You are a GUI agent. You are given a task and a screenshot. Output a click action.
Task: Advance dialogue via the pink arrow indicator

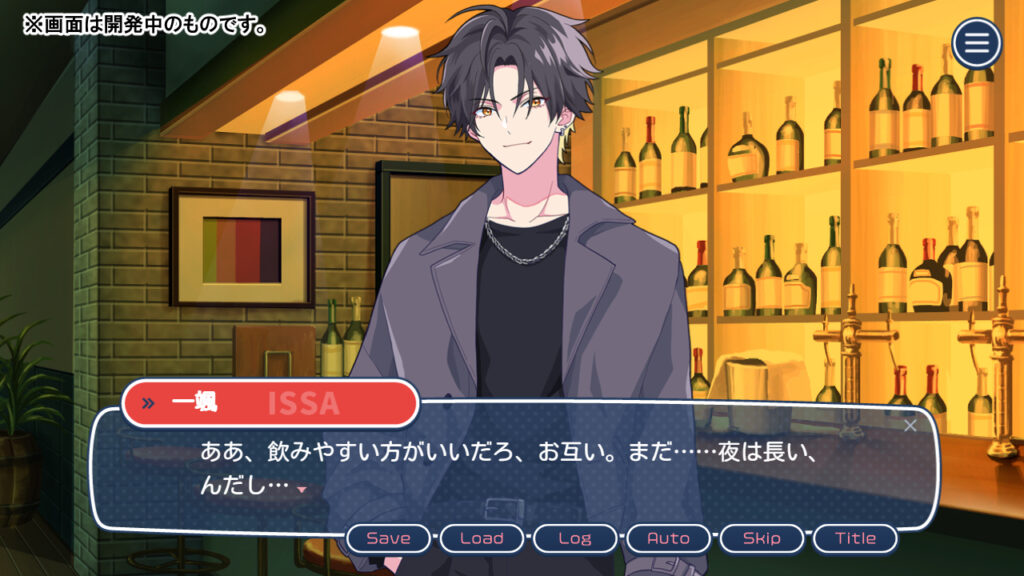pos(301,489)
